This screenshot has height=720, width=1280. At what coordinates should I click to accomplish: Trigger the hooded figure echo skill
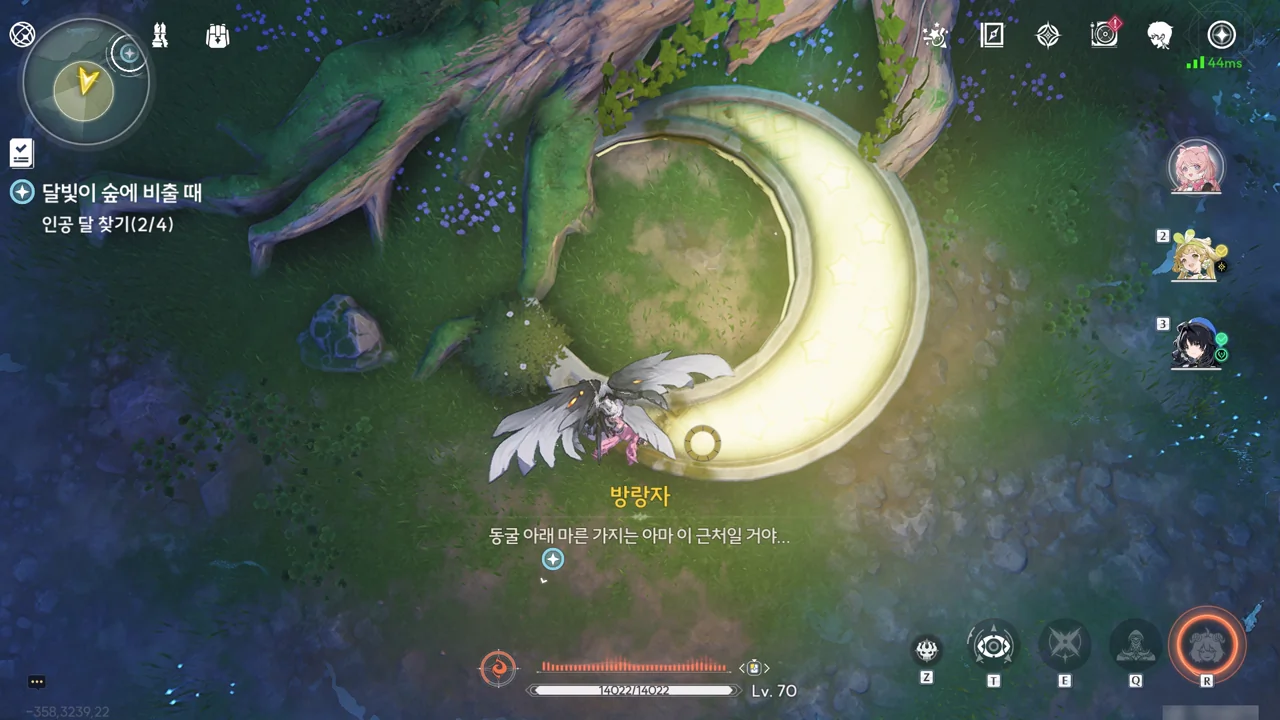point(1135,646)
